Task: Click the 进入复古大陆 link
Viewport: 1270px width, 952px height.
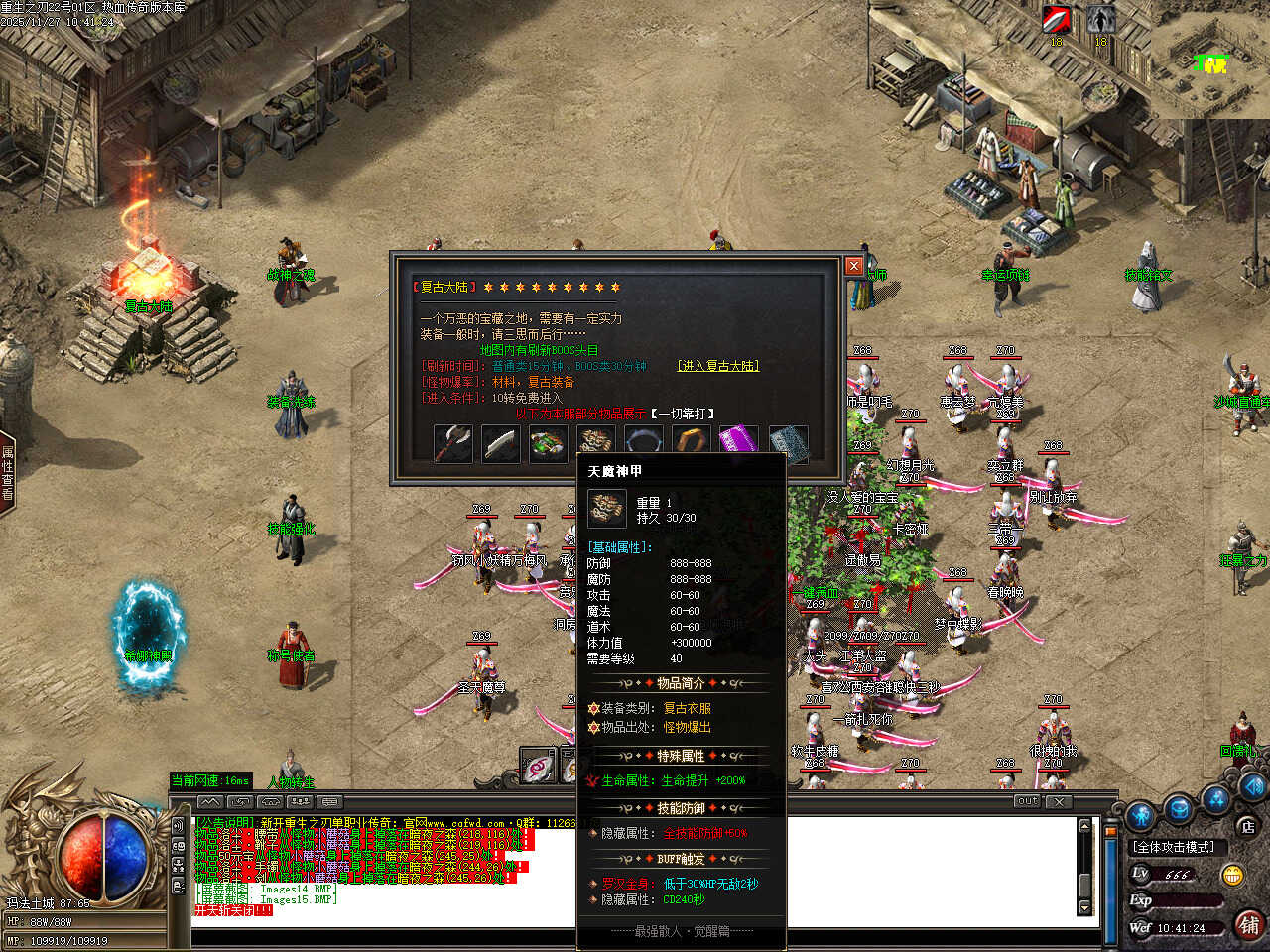Action: [x=718, y=366]
